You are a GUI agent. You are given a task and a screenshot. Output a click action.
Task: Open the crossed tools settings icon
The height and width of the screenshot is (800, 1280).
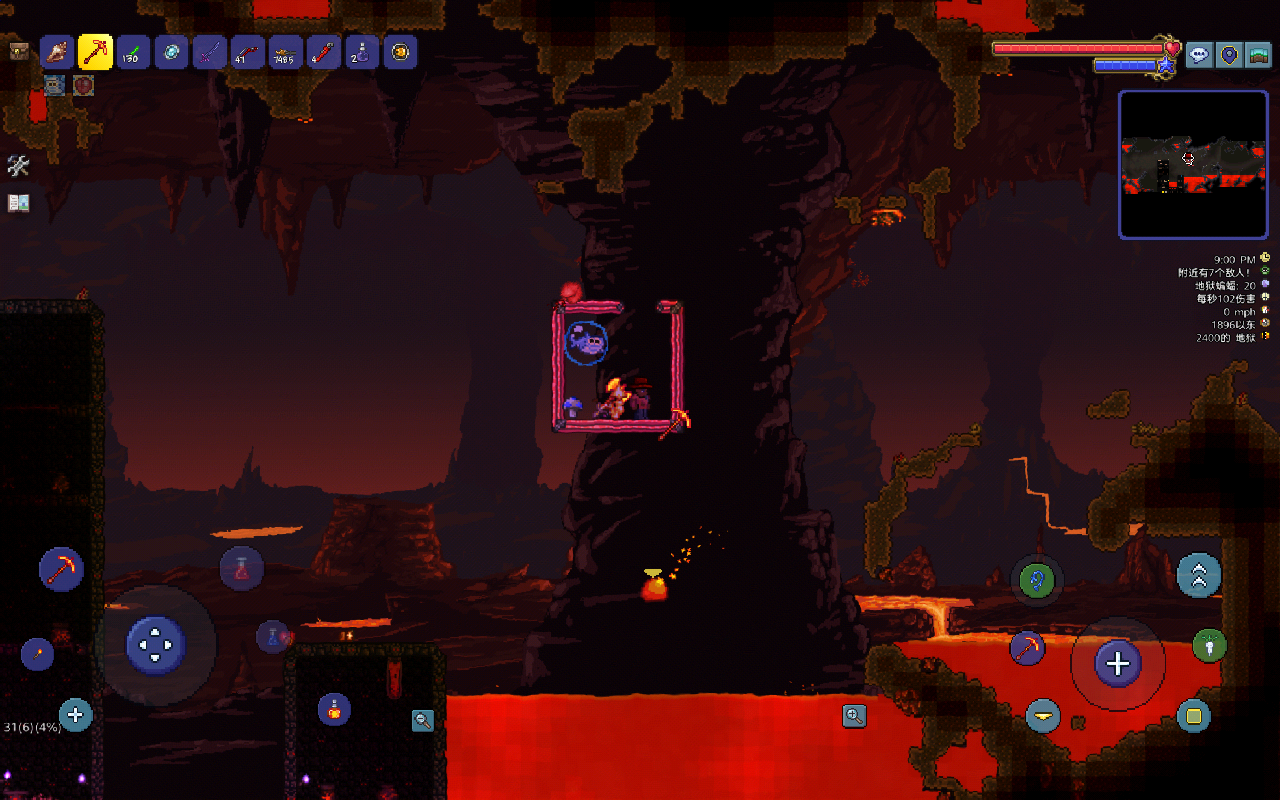(18, 166)
